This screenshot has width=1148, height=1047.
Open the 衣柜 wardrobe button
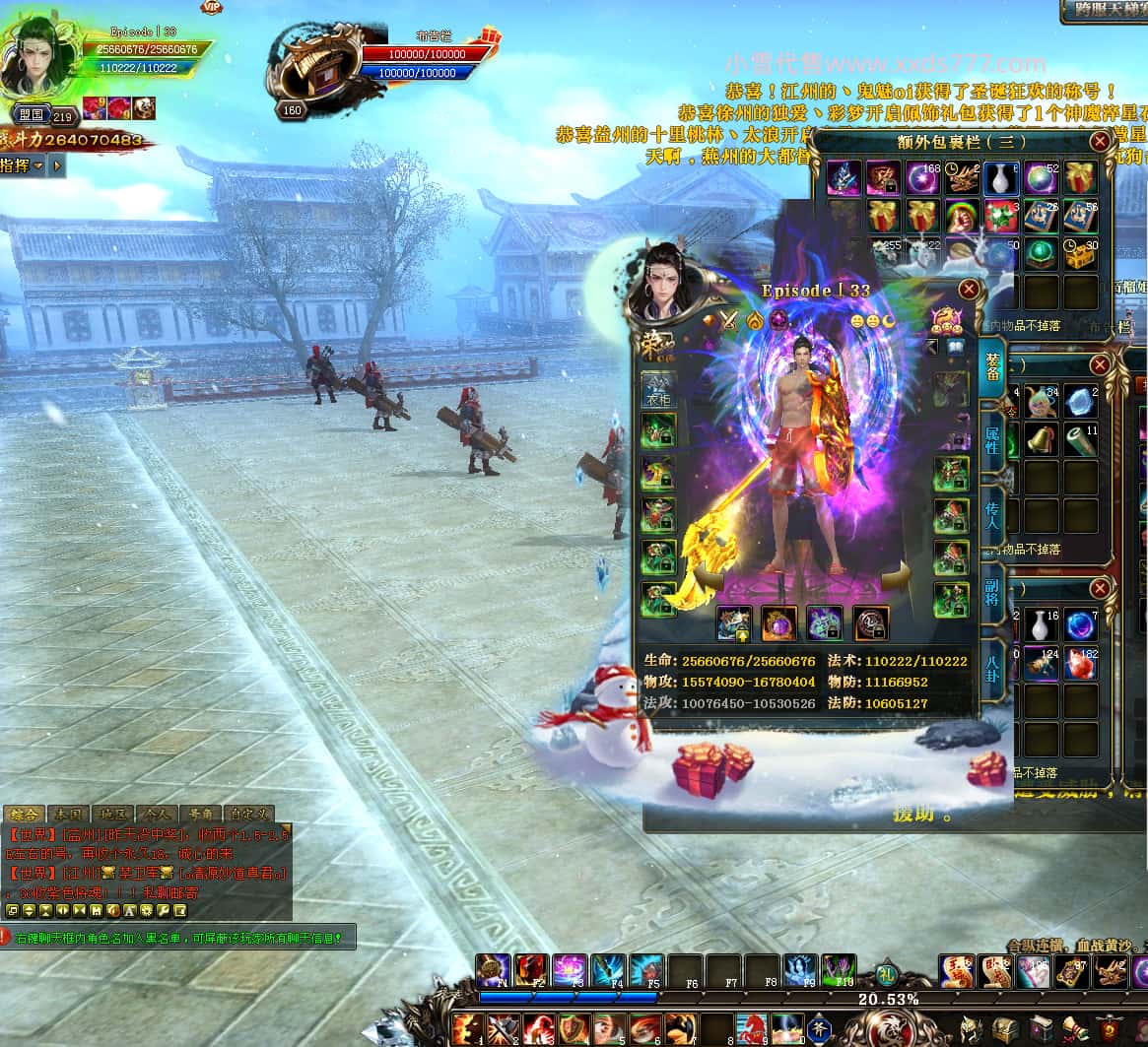(x=656, y=389)
